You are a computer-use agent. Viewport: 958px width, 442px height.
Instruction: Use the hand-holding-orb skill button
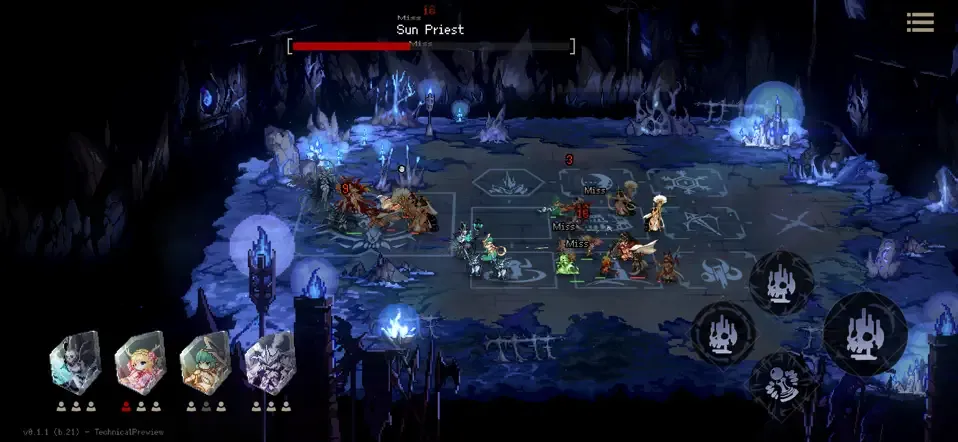781,384
